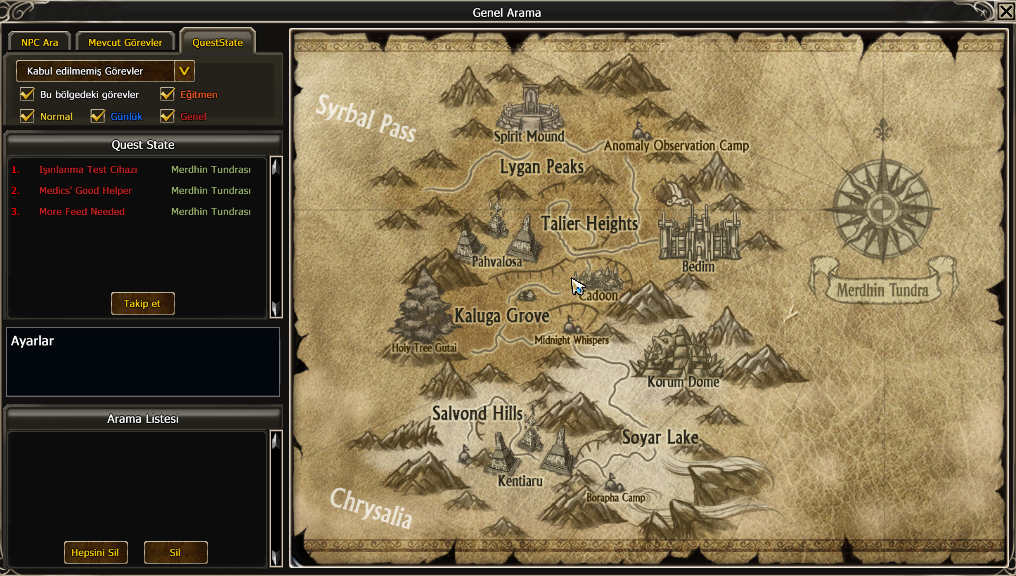Toggle the Eğitmen quest filter checkbox
This screenshot has width=1016, height=576.
[167, 95]
